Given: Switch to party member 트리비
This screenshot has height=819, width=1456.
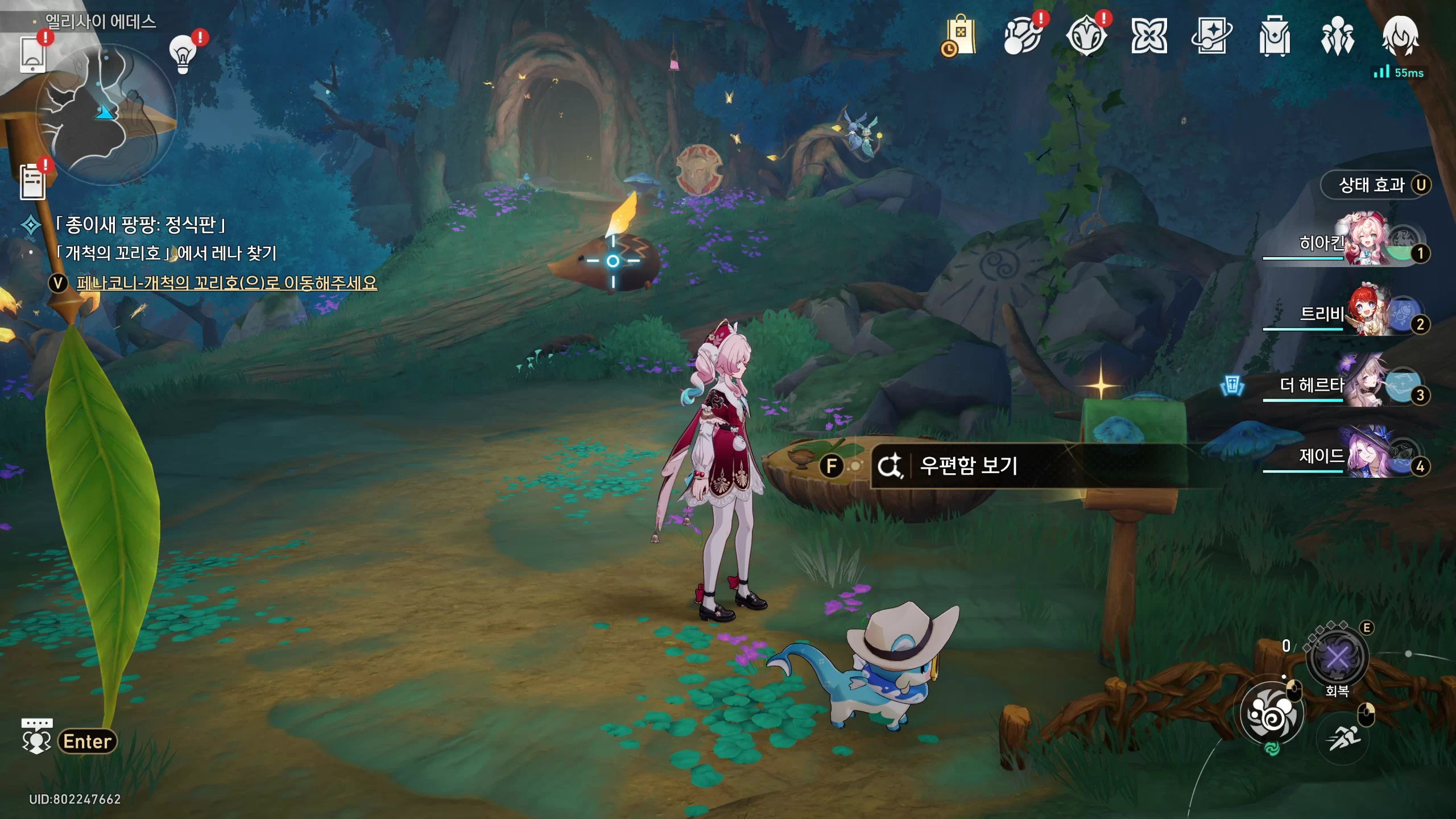Looking at the screenshot, I should click(1354, 314).
